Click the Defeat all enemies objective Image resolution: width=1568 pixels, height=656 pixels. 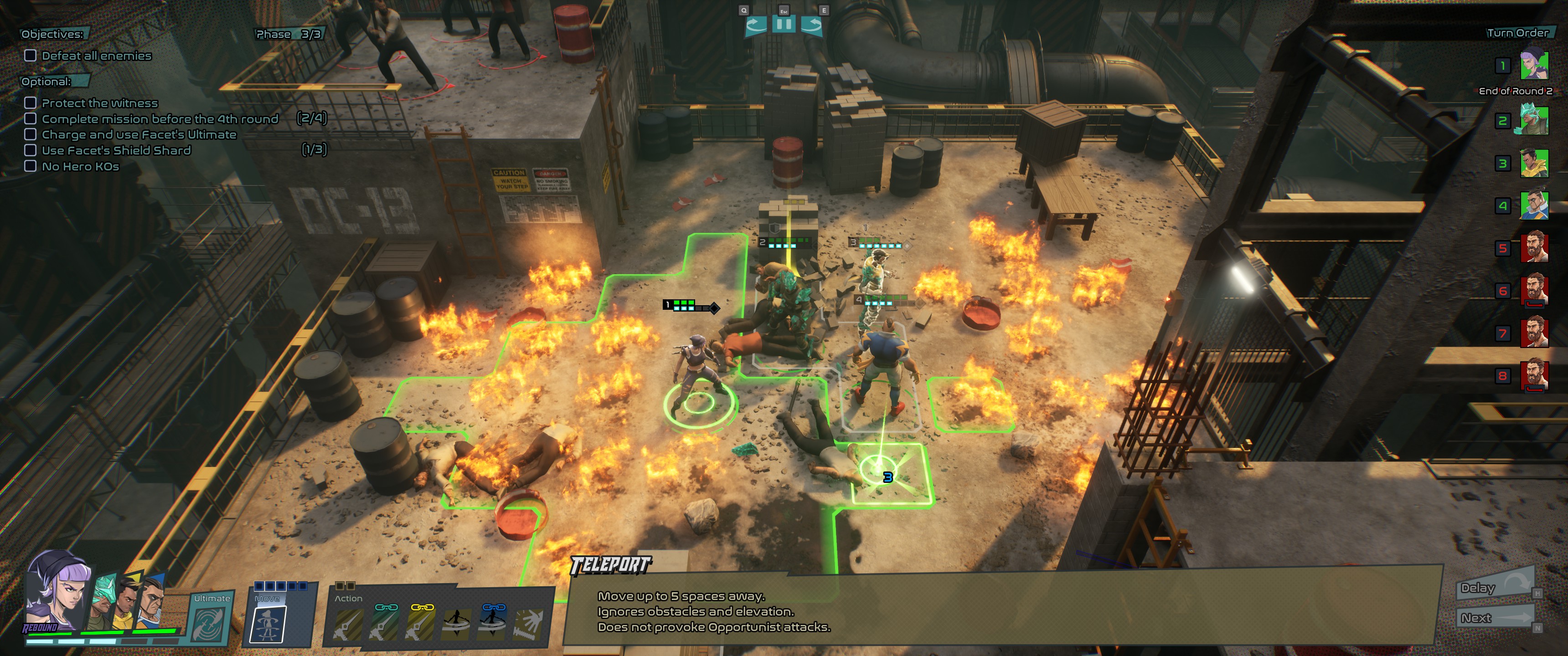96,56
